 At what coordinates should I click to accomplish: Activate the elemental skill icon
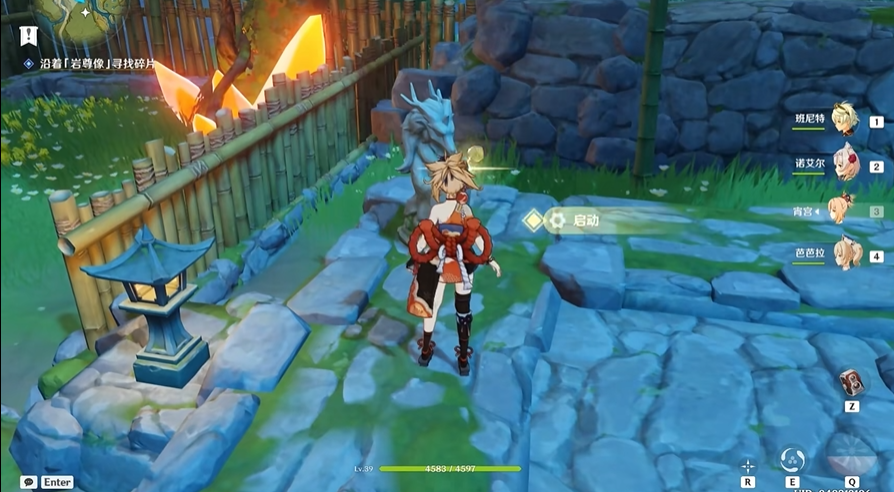click(792, 461)
